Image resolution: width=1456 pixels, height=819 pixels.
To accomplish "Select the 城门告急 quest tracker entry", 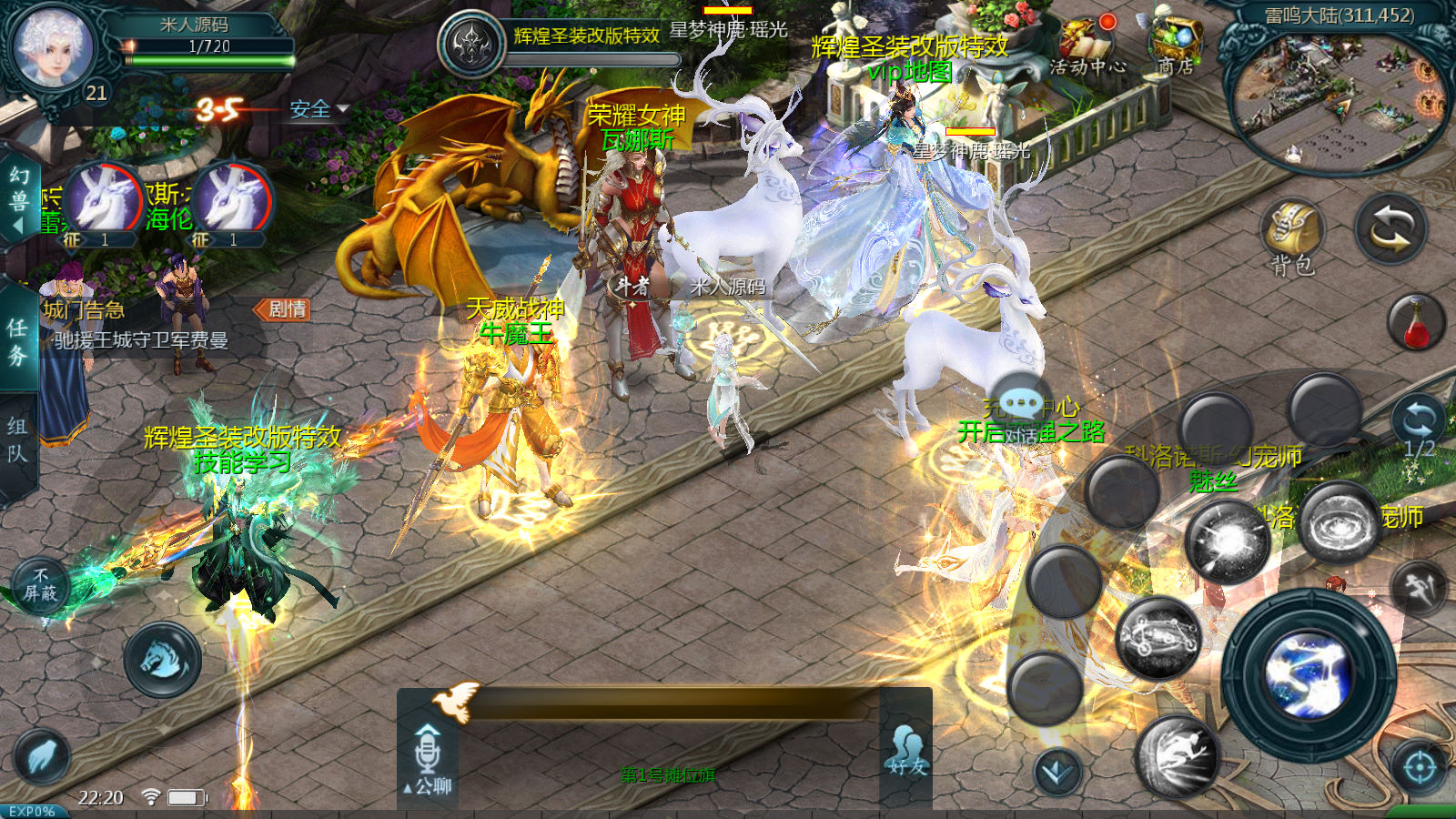I will 136,323.
